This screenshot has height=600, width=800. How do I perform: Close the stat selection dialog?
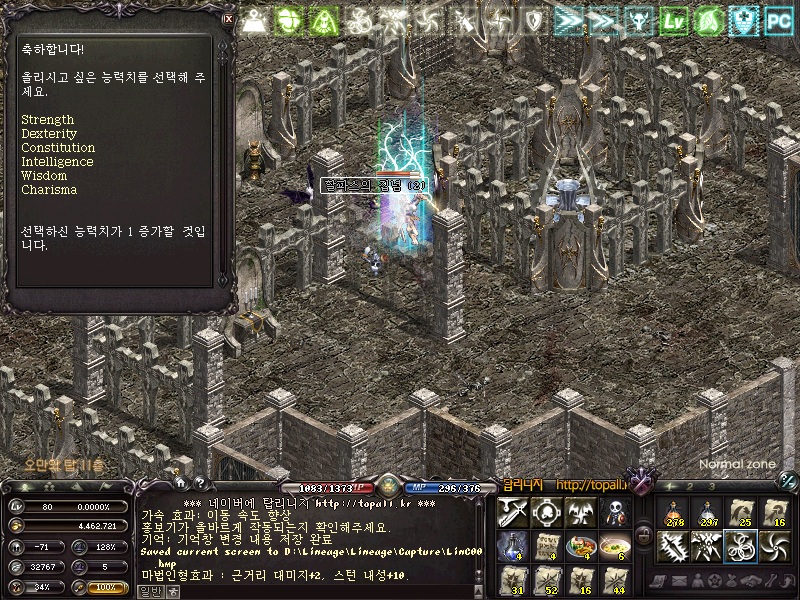coord(228,18)
